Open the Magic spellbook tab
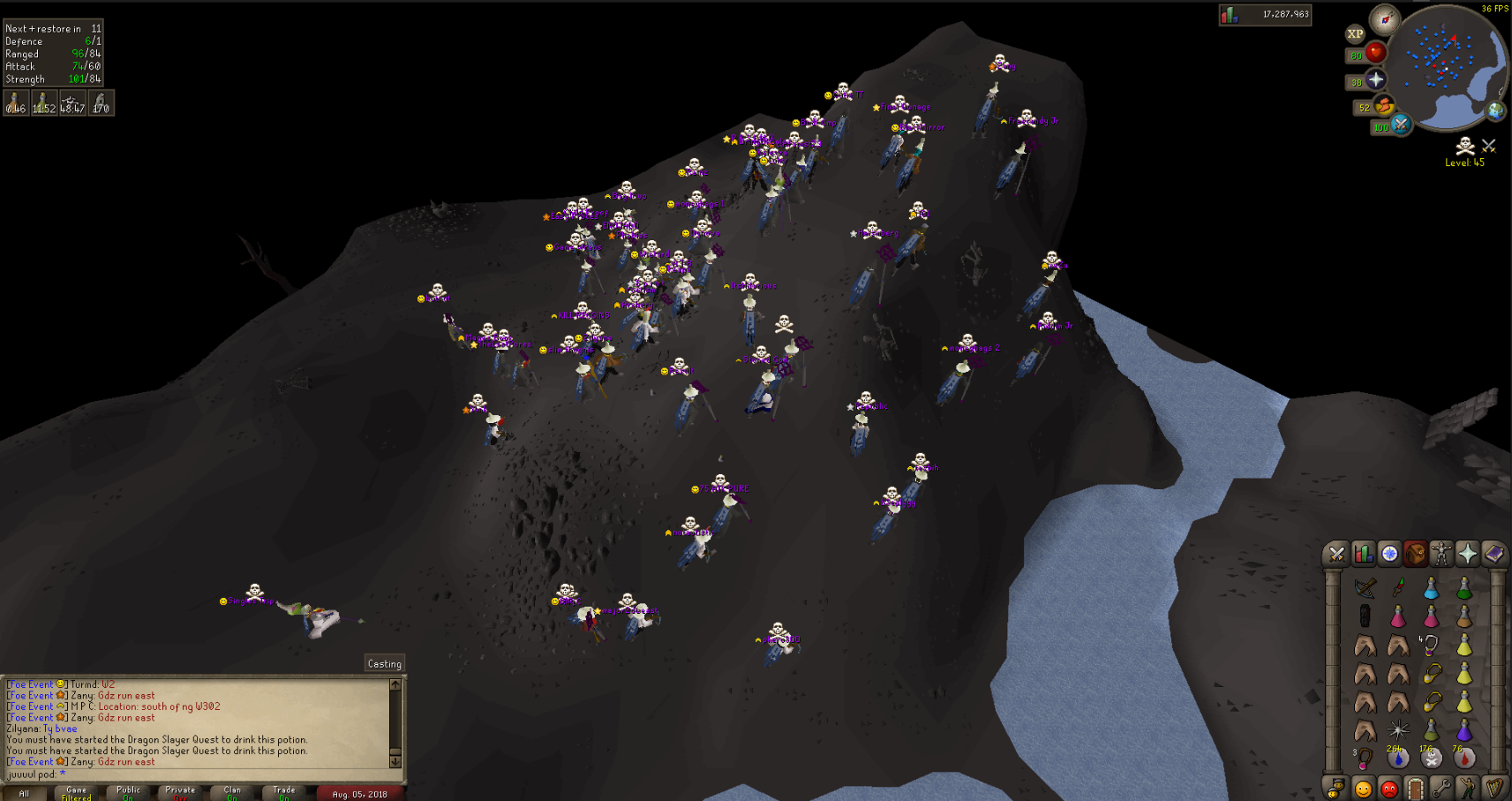 coord(1493,554)
